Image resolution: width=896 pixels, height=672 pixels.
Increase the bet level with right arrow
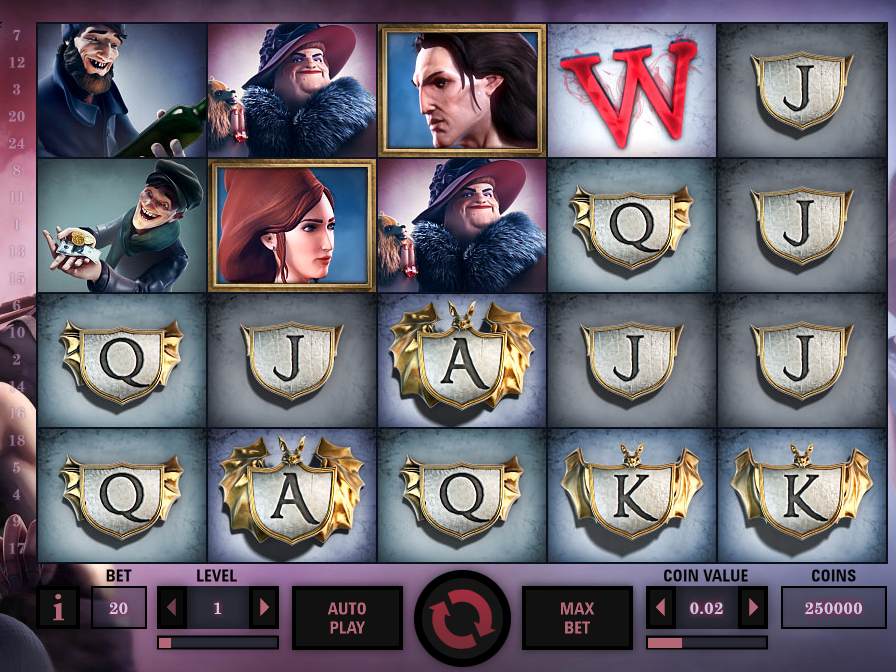coord(264,608)
